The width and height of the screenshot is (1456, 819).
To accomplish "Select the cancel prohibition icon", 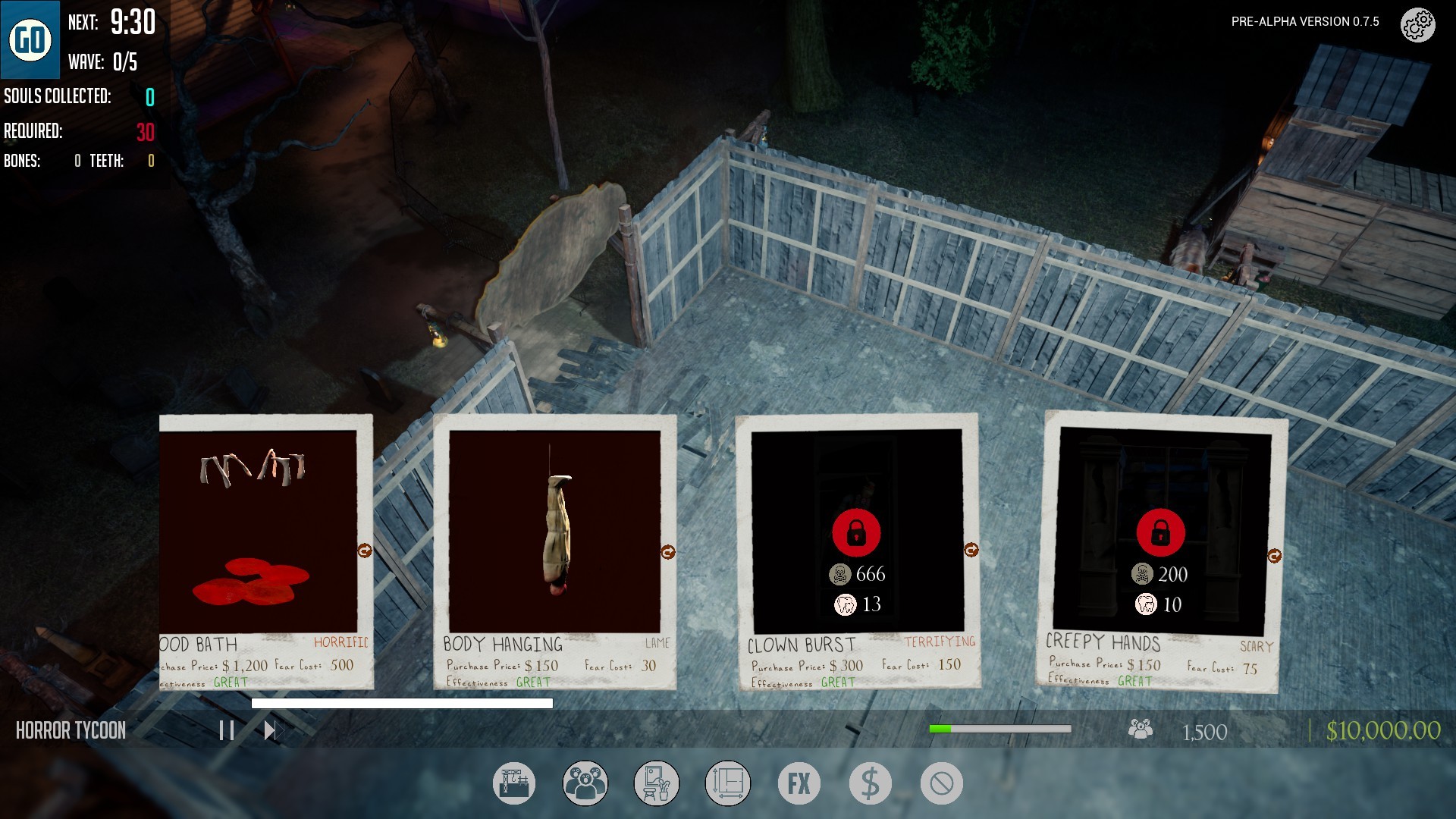I will coord(940,783).
